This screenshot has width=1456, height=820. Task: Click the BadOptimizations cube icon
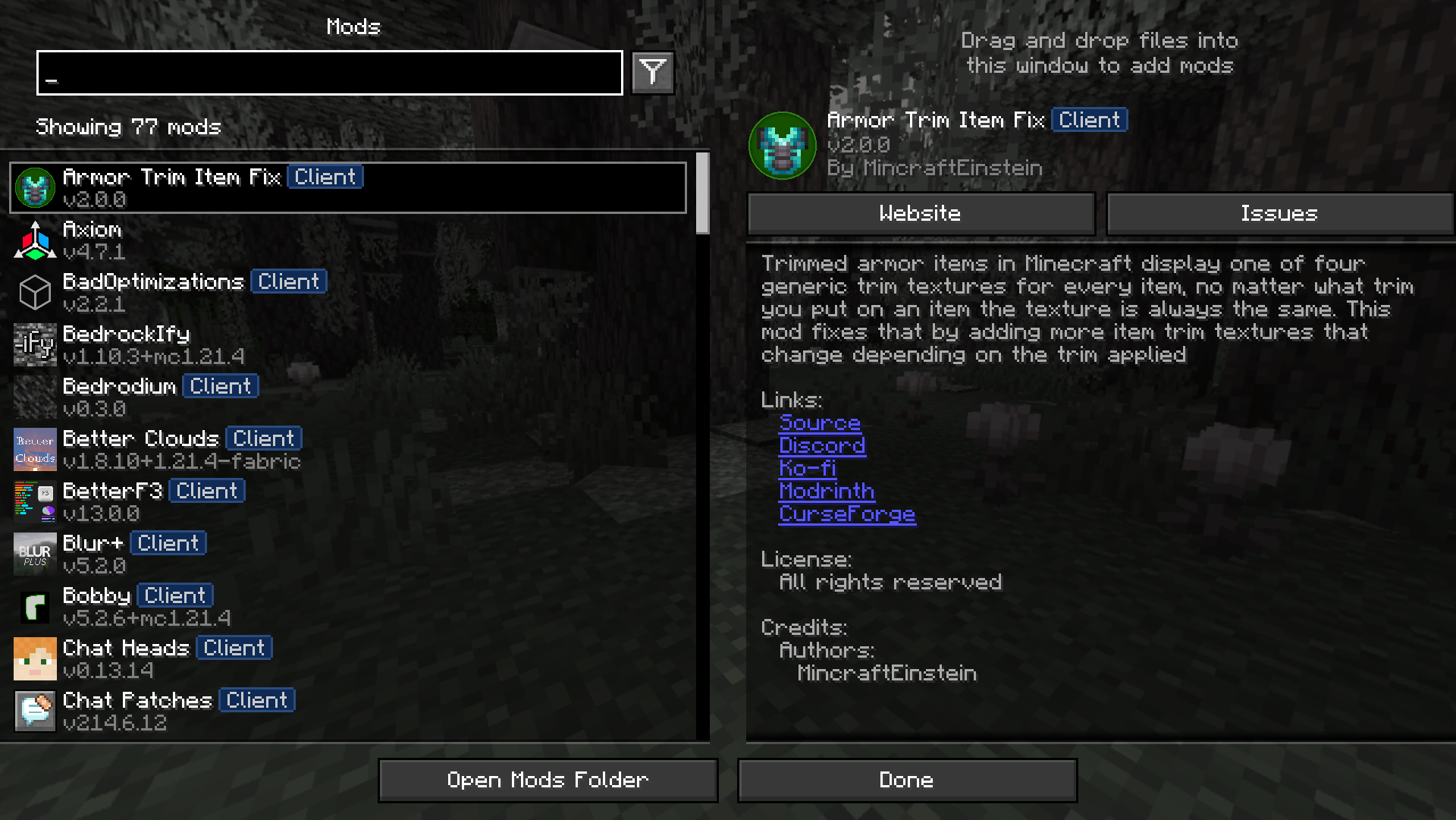[34, 292]
